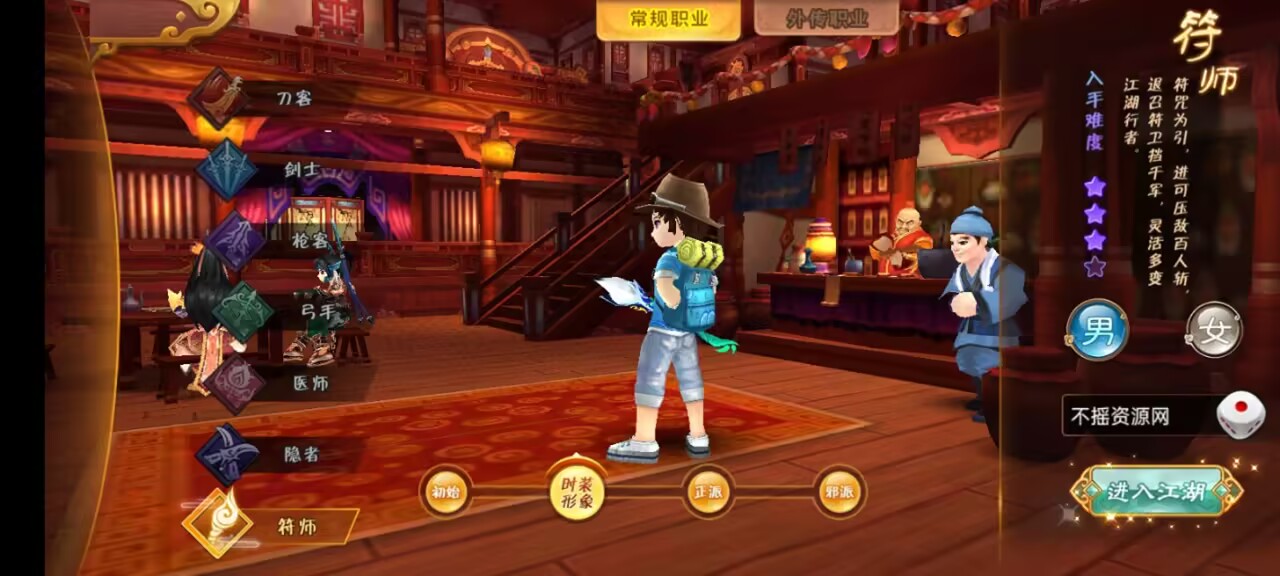Show the 时装形象 outfit preview
1280x576 pixels.
[577, 490]
